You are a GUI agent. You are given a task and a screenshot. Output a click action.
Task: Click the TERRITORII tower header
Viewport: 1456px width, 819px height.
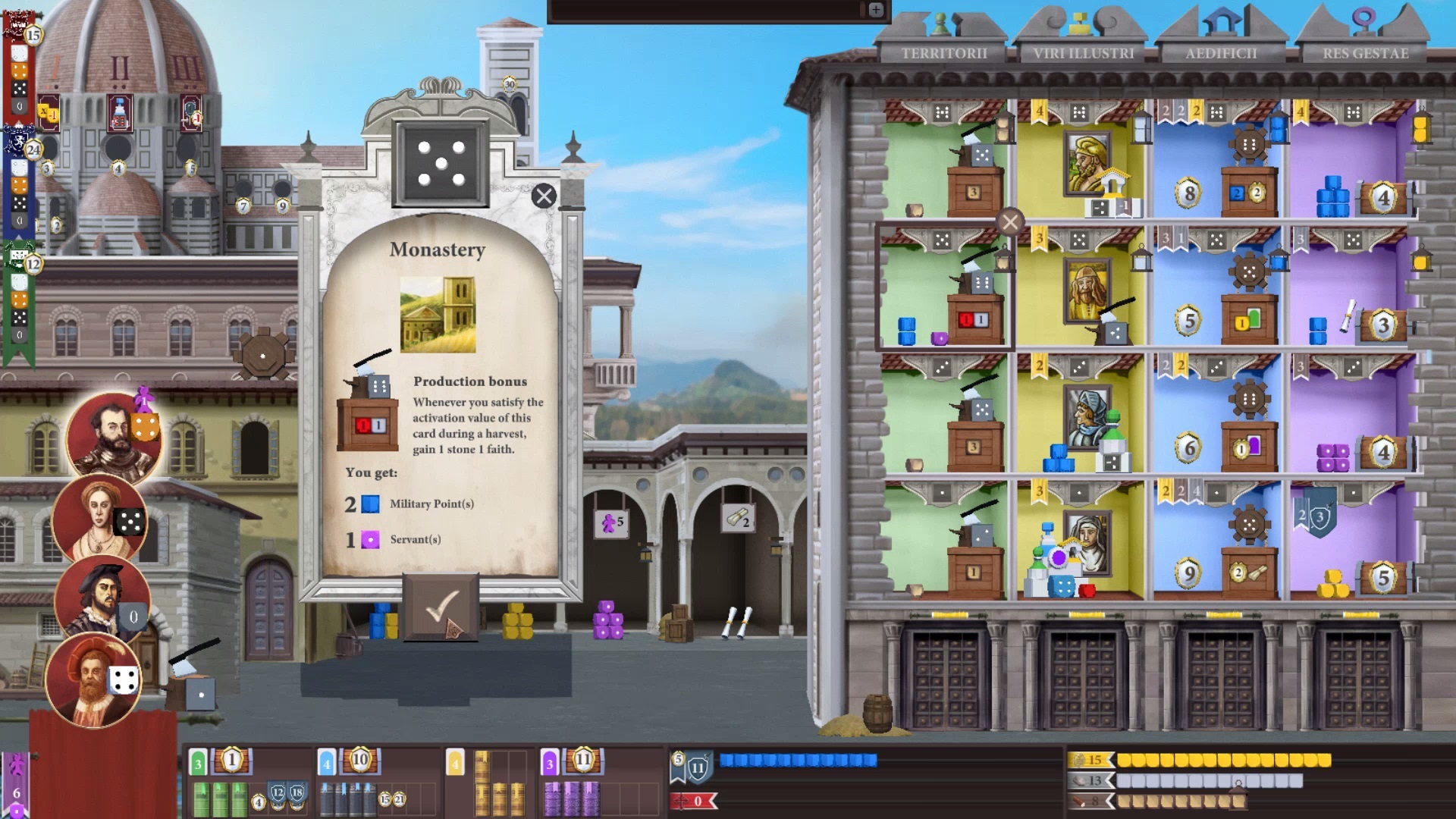pyautogui.click(x=944, y=53)
